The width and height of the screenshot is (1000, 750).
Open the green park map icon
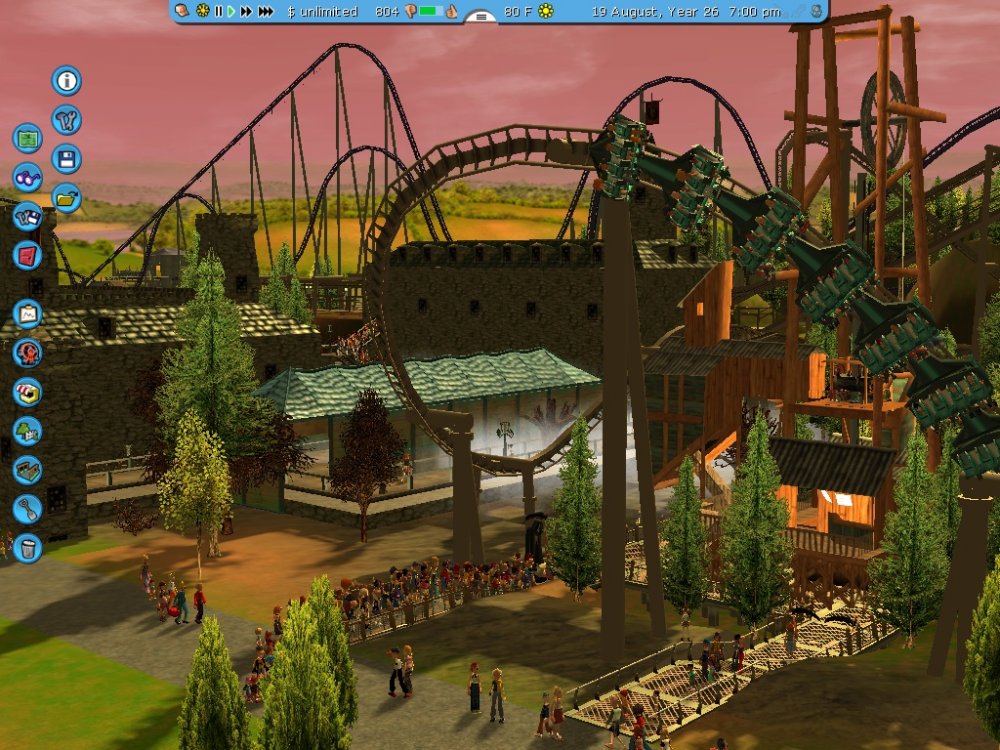pyautogui.click(x=27, y=138)
